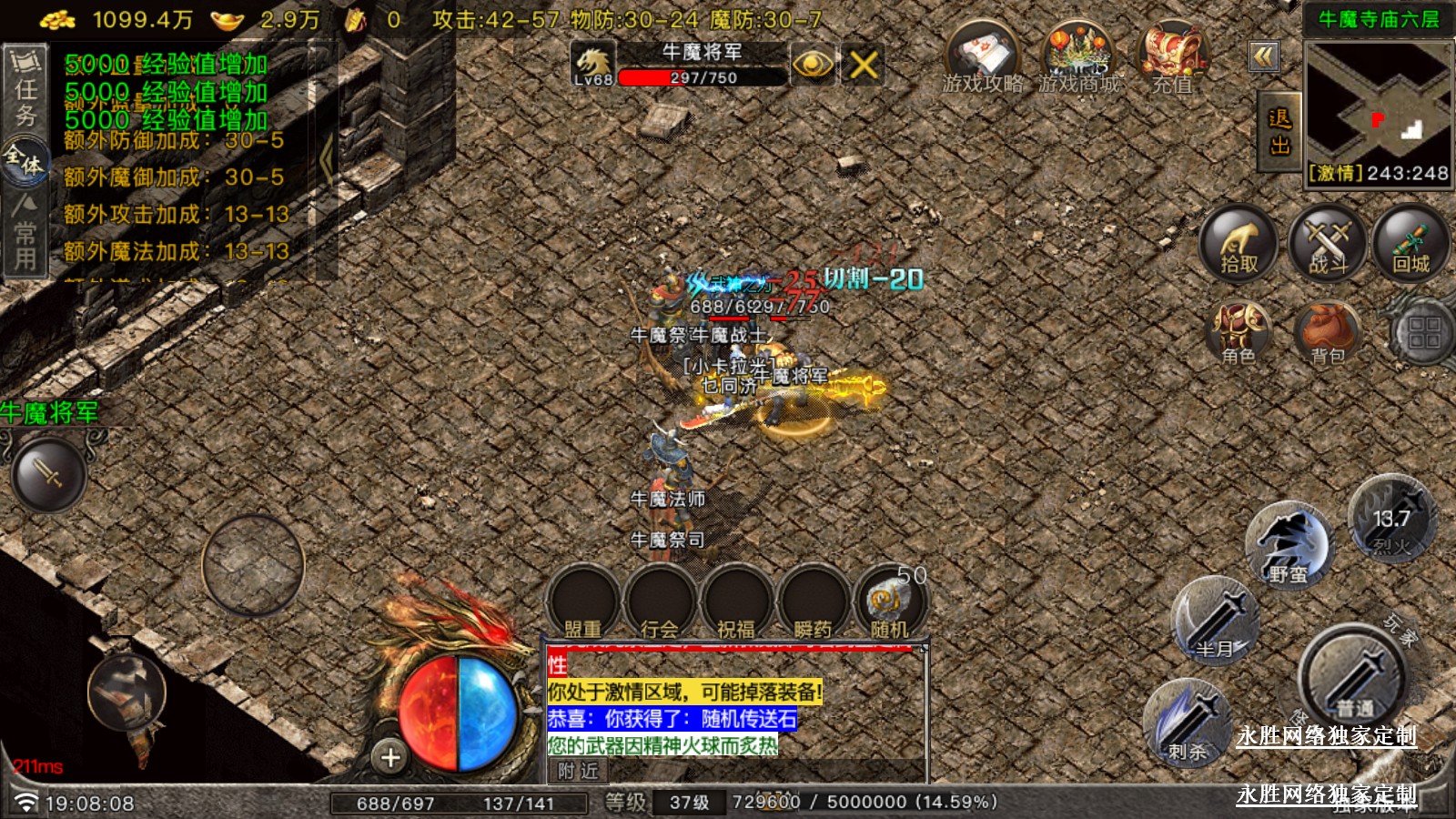Open the 角色 character panel
Image resolution: width=1456 pixels, height=819 pixels.
point(1239,333)
